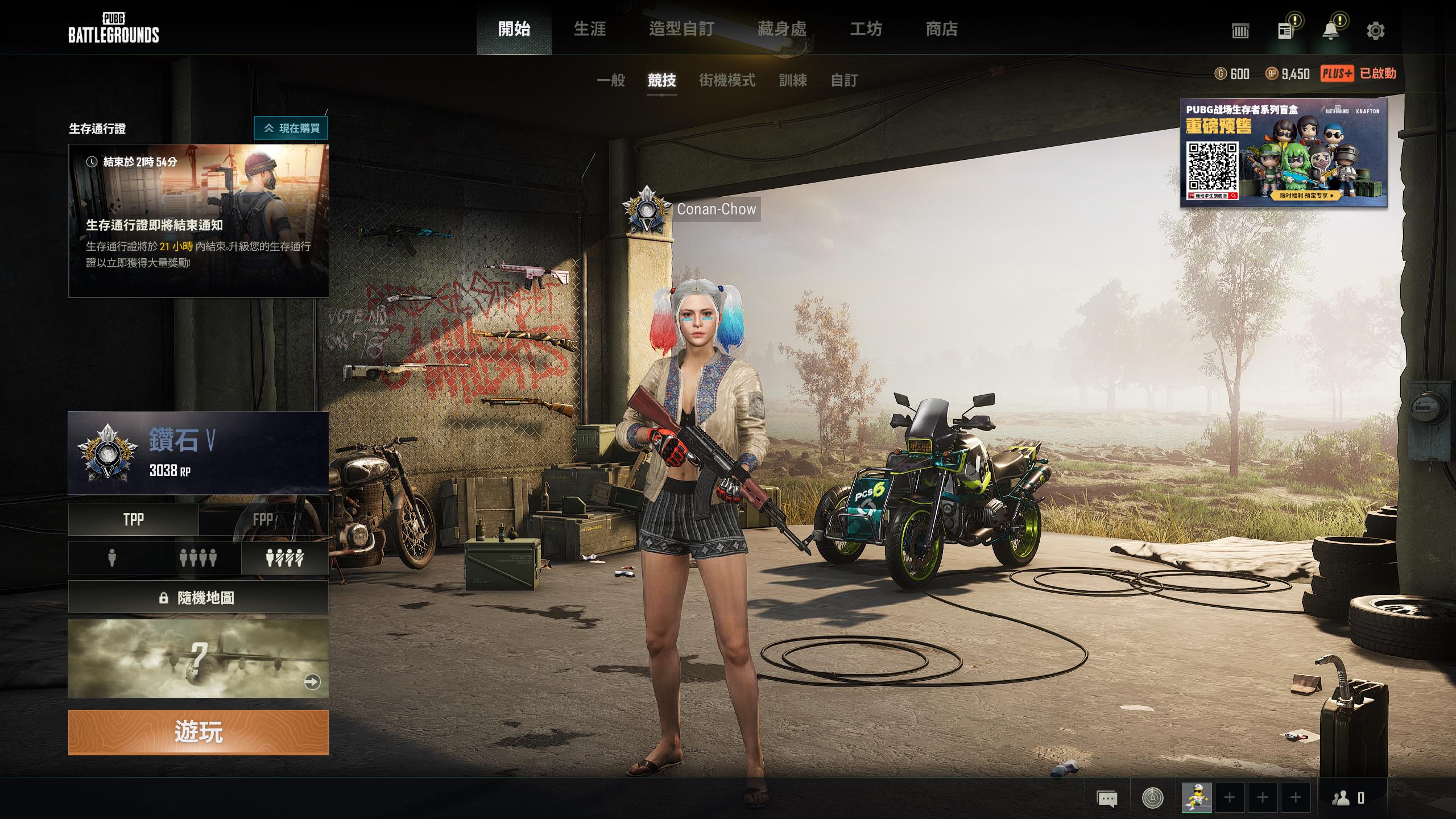The image size is (1456, 819).
Task: Open the 藏身處 hideout tab
Action: pos(781,29)
